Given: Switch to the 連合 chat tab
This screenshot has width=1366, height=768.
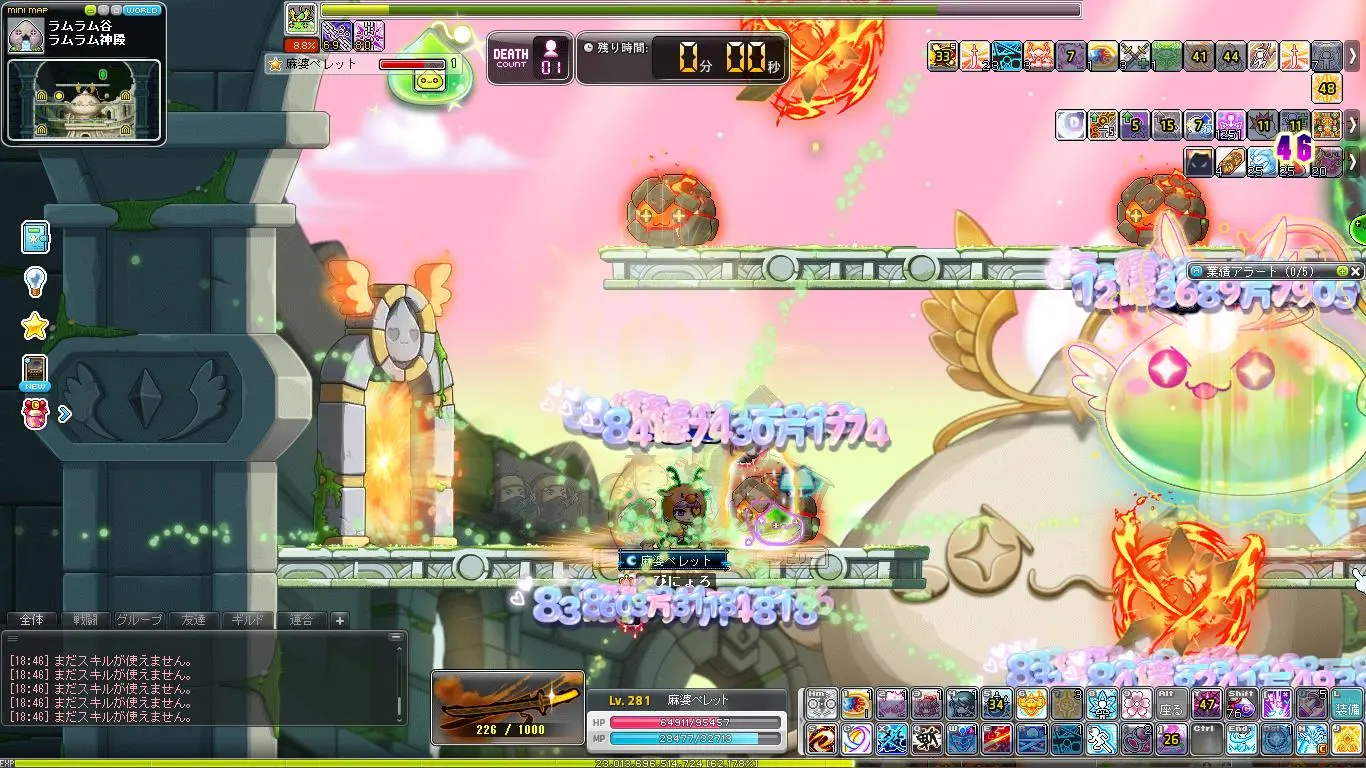Looking at the screenshot, I should 301,620.
